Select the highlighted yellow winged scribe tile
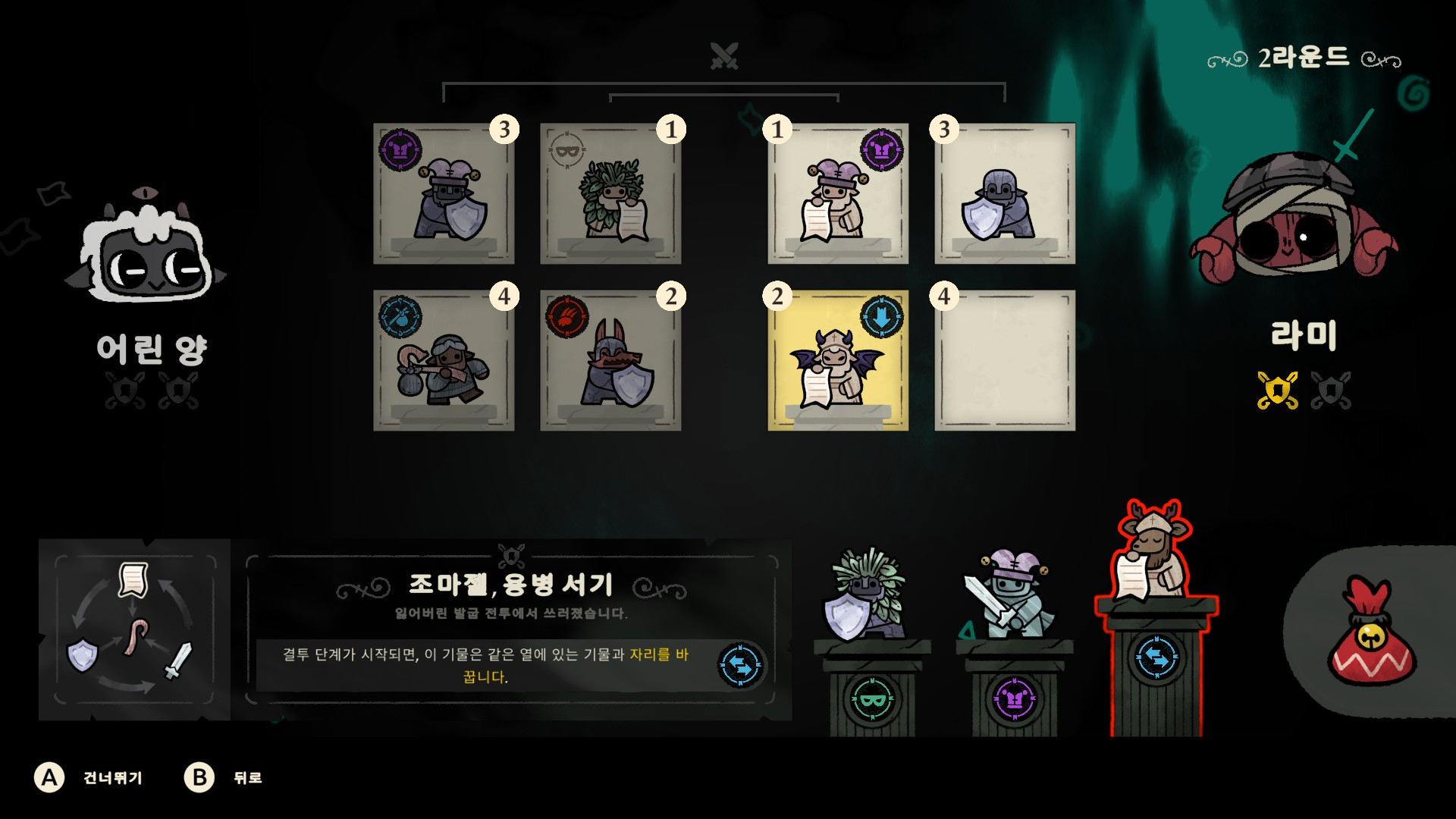 coord(838,361)
